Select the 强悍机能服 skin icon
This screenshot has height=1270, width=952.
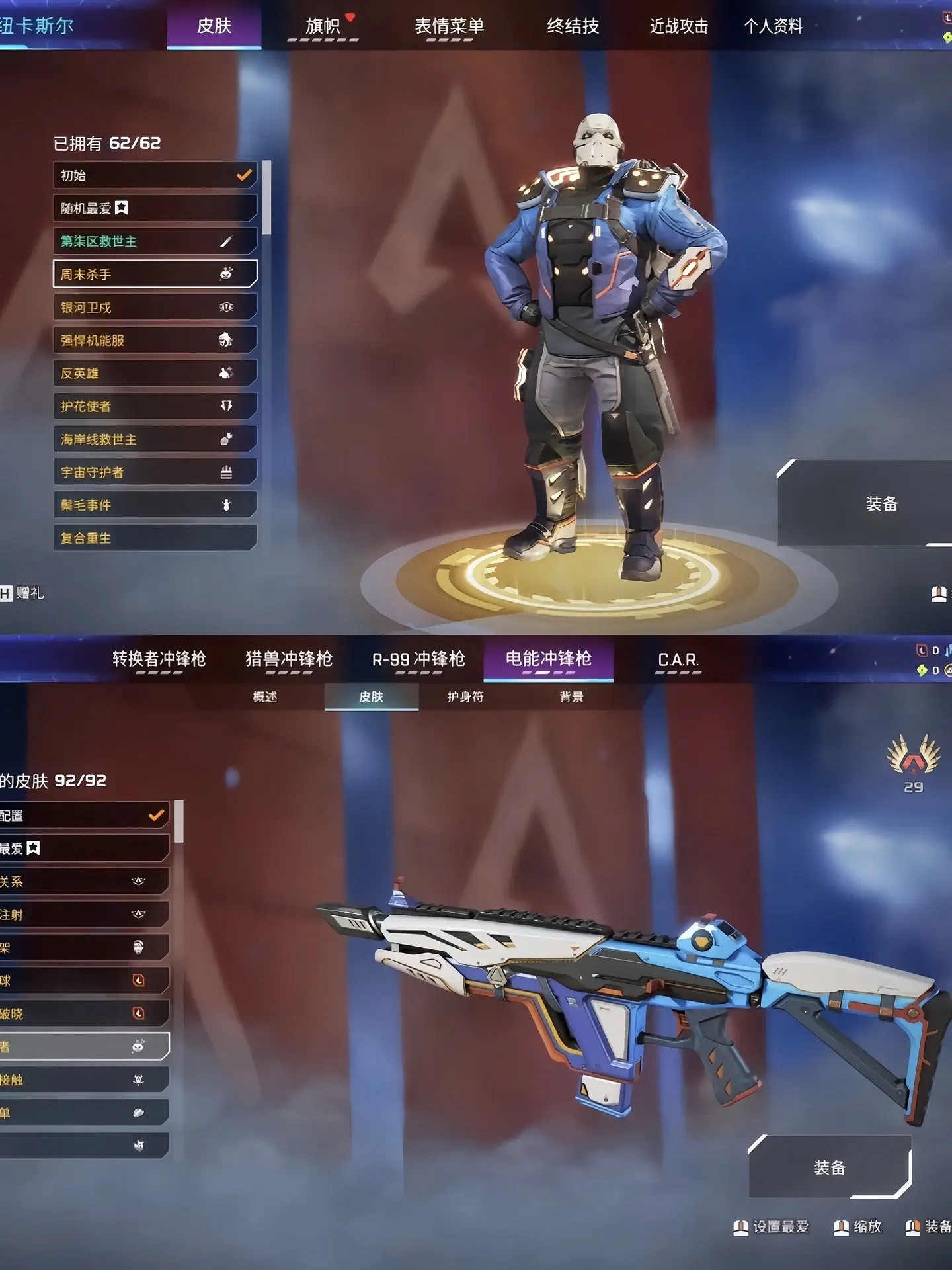click(x=227, y=339)
